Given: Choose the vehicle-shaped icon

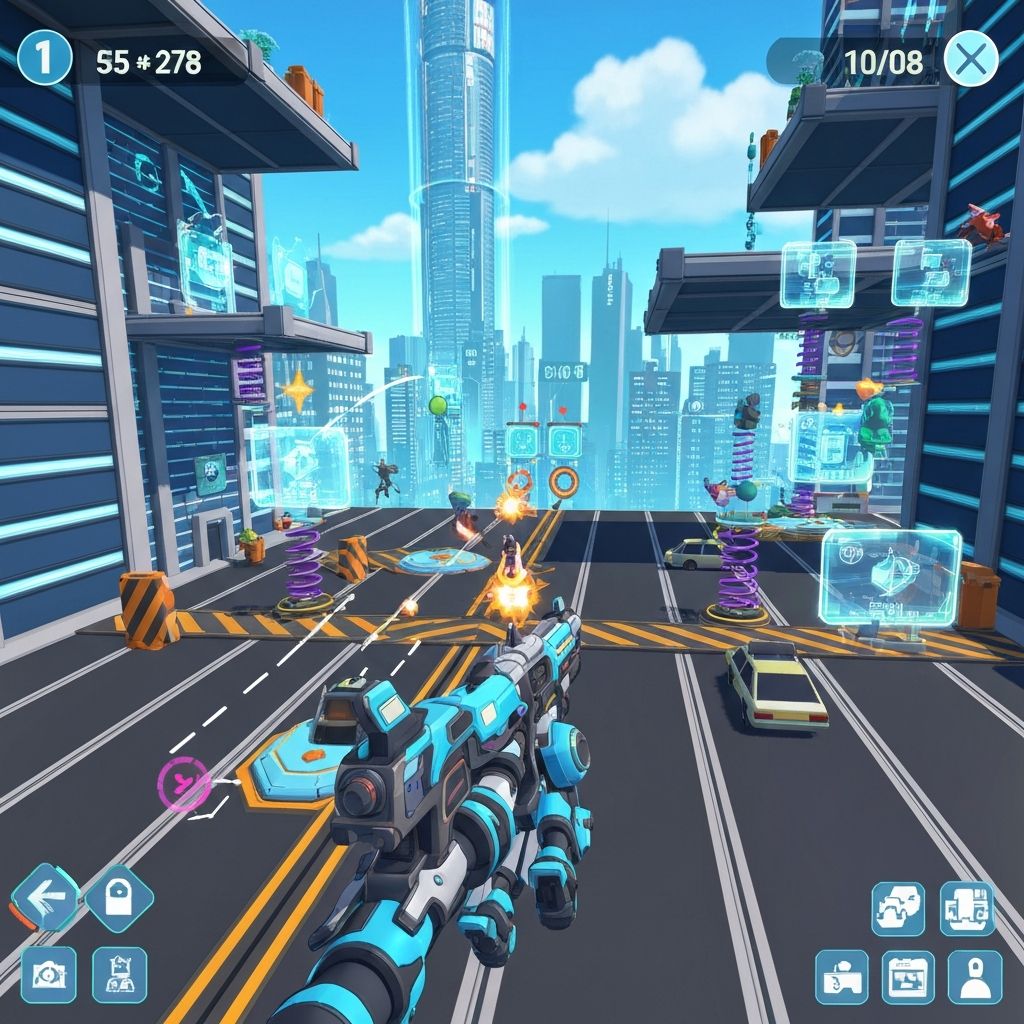Looking at the screenshot, I should [898, 908].
